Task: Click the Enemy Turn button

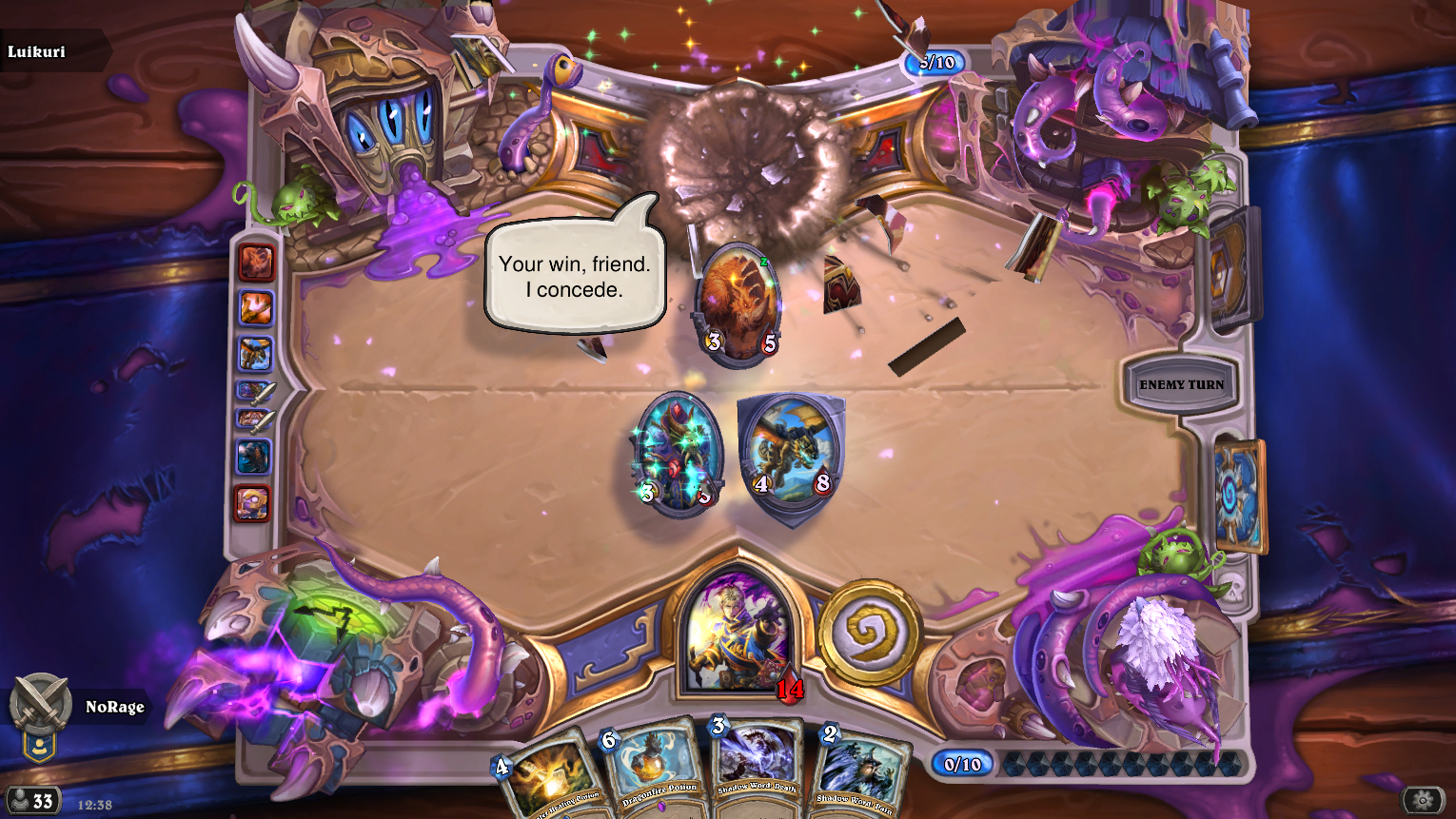Action: click(1181, 384)
